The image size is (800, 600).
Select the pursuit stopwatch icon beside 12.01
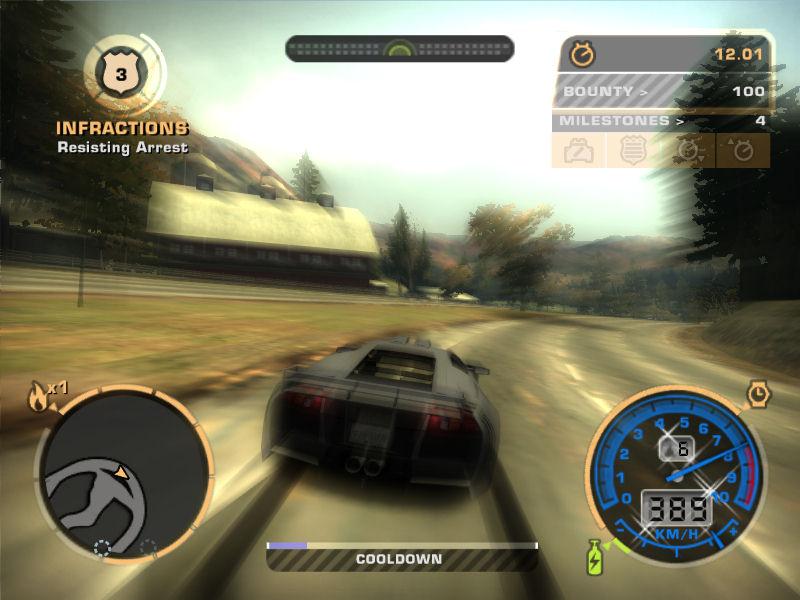coord(582,54)
